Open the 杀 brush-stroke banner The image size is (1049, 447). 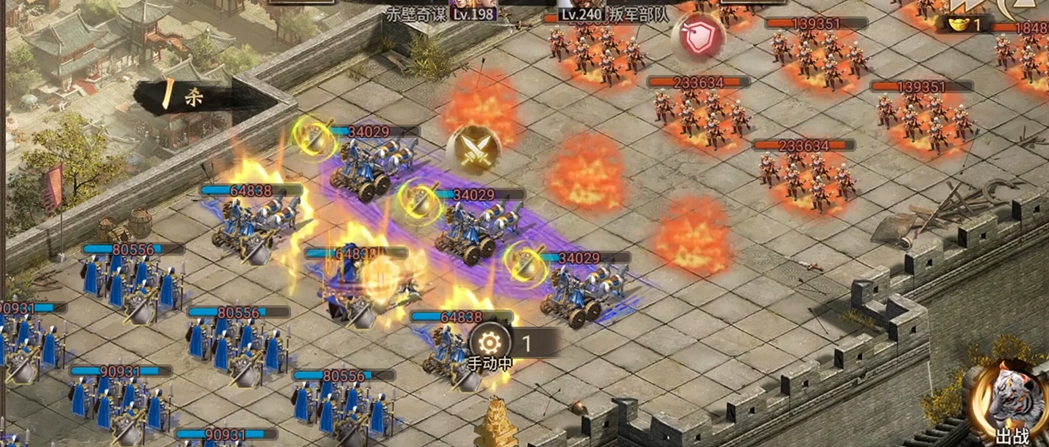point(192,97)
